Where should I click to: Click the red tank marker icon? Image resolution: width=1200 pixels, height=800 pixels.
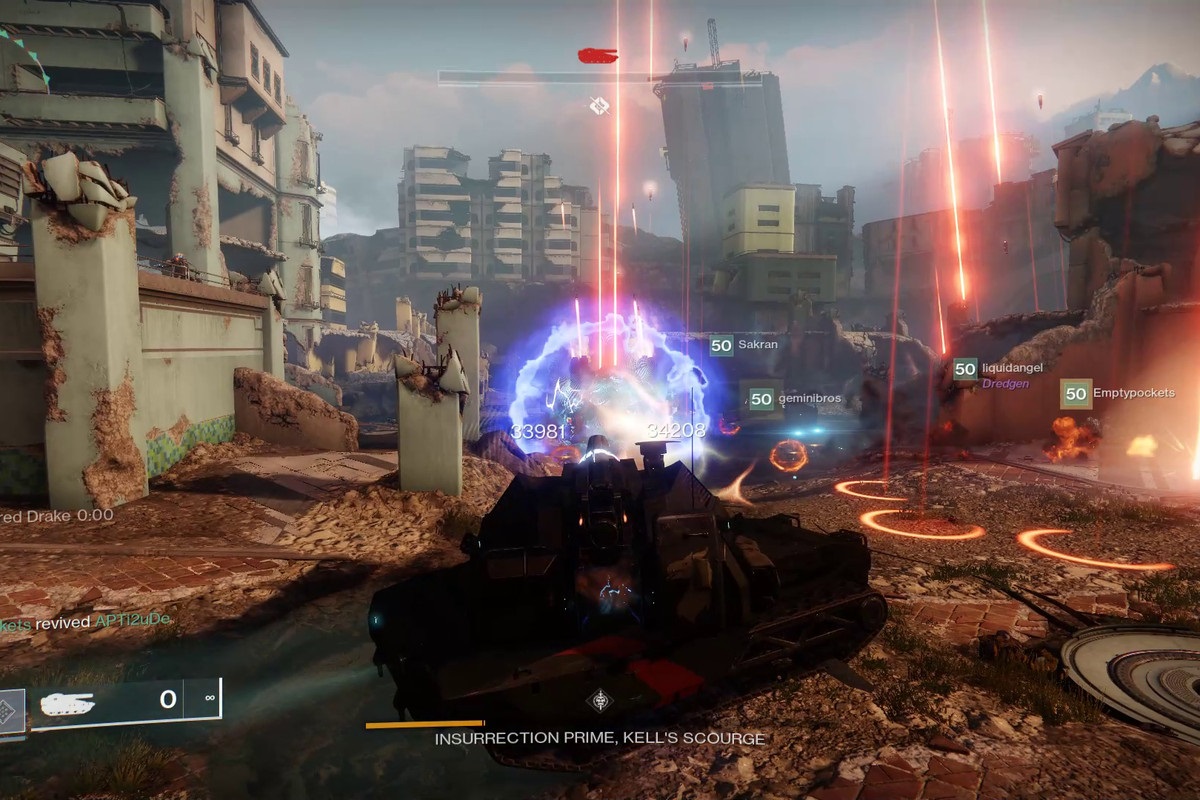(597, 55)
